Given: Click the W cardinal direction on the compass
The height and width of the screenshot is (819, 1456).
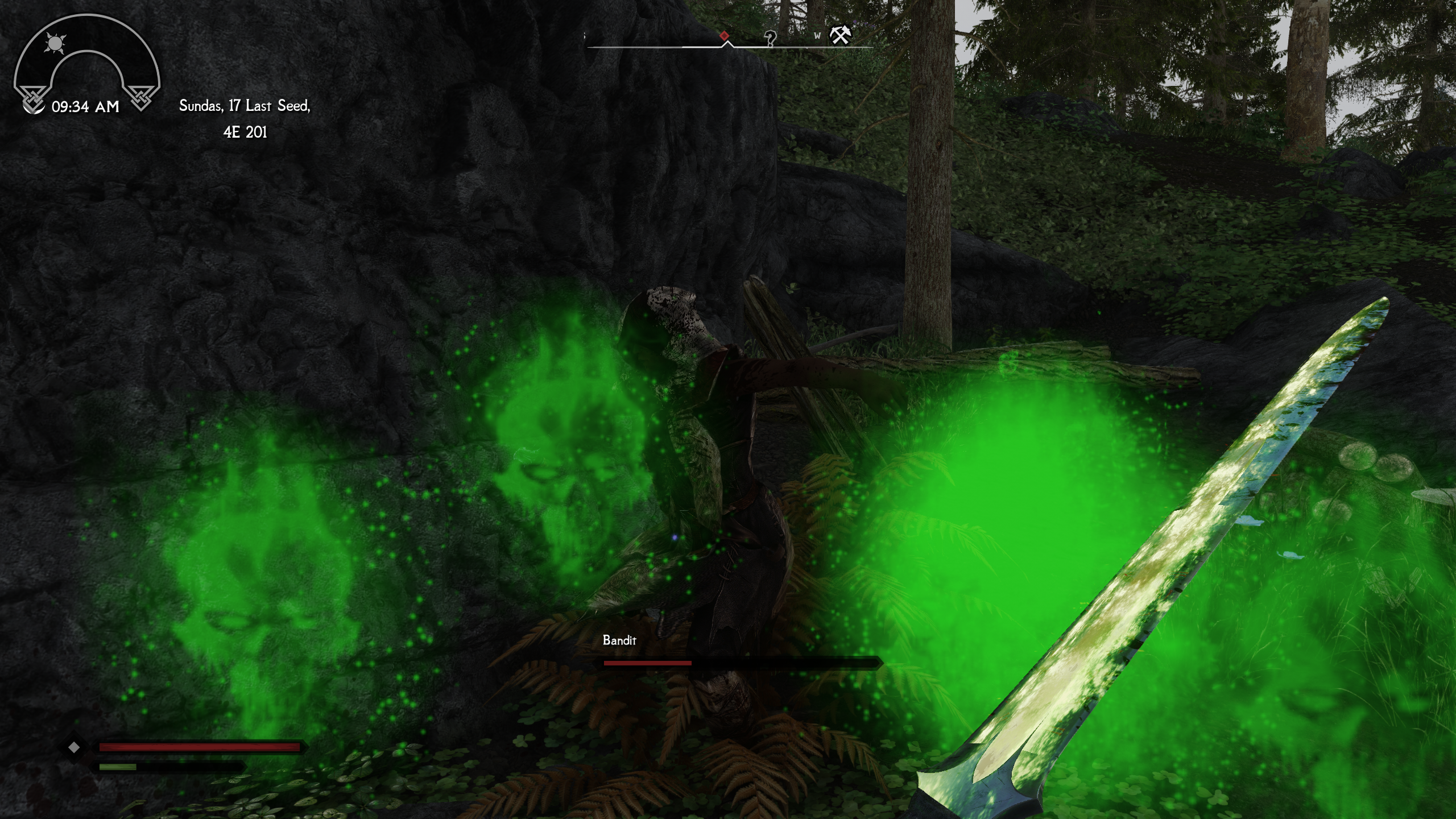Looking at the screenshot, I should (817, 37).
